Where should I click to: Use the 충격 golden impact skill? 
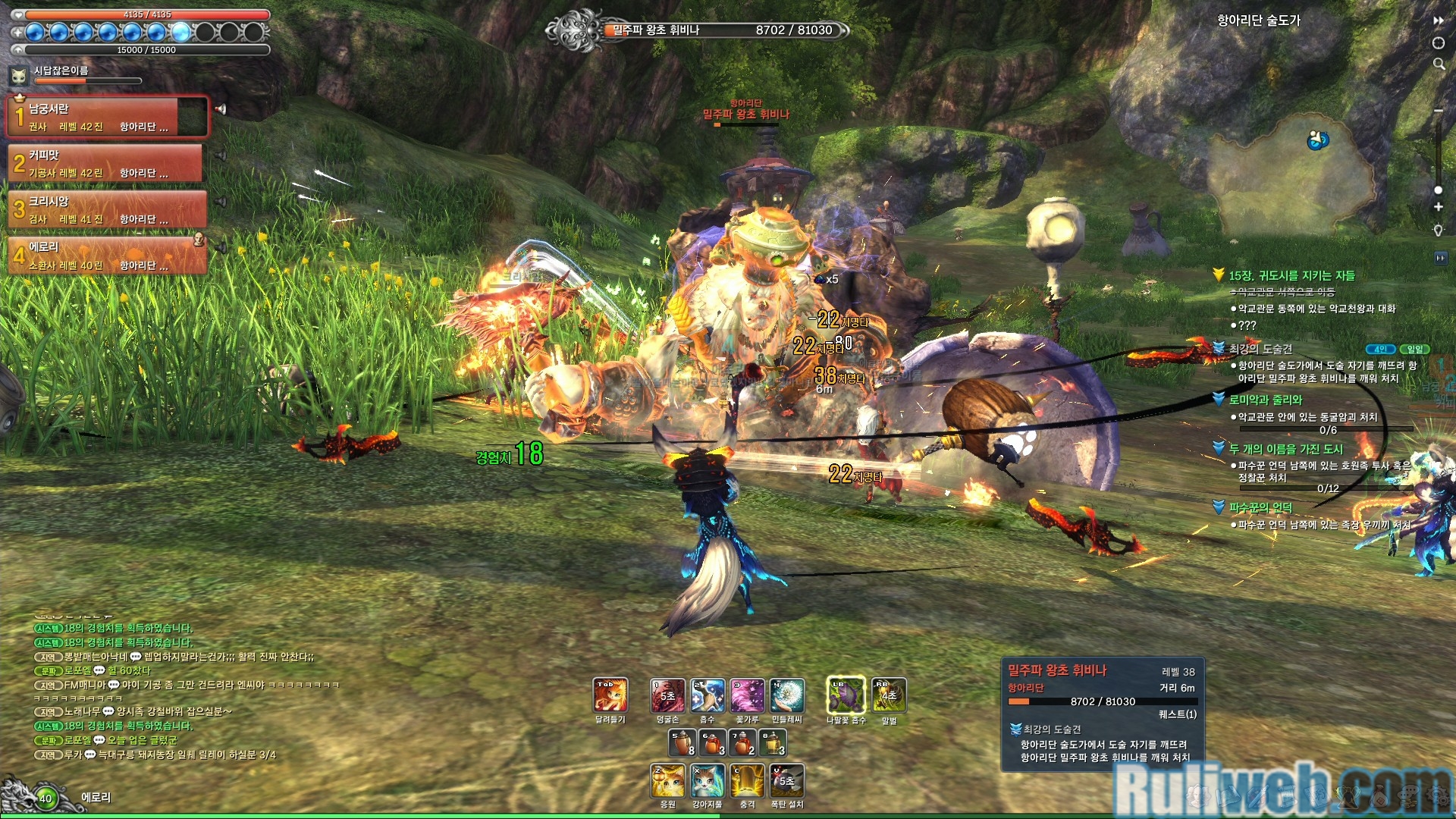[x=748, y=781]
